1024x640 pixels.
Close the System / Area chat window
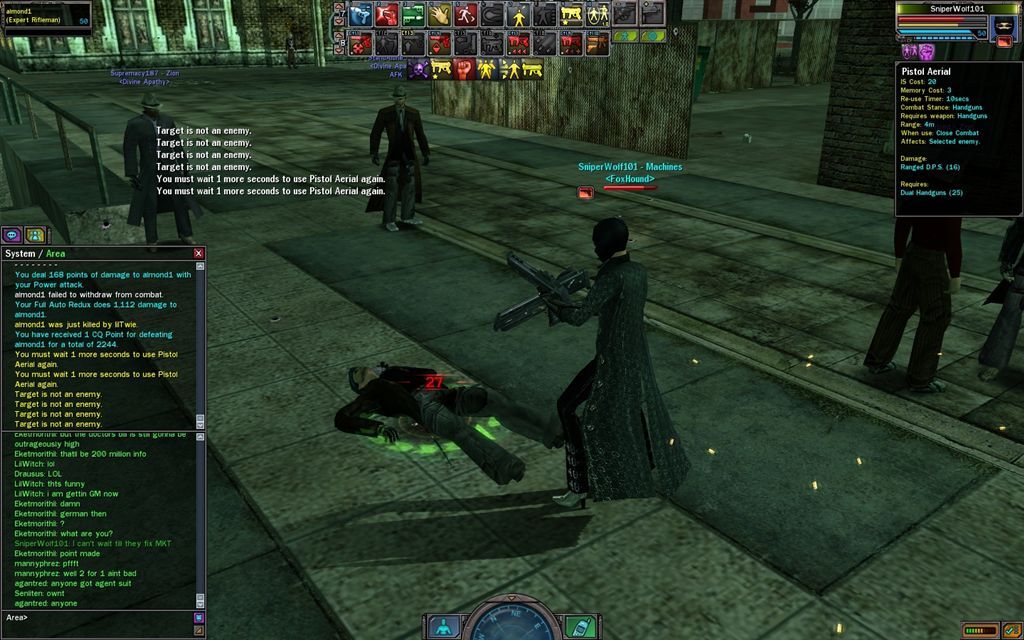pyautogui.click(x=198, y=254)
